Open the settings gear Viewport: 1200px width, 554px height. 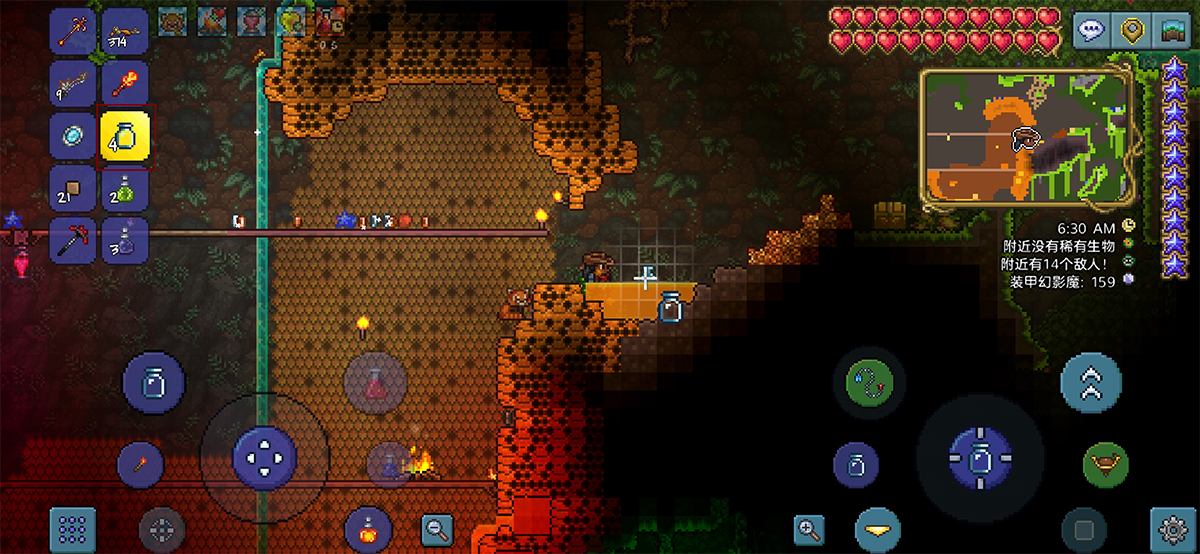click(x=1174, y=529)
